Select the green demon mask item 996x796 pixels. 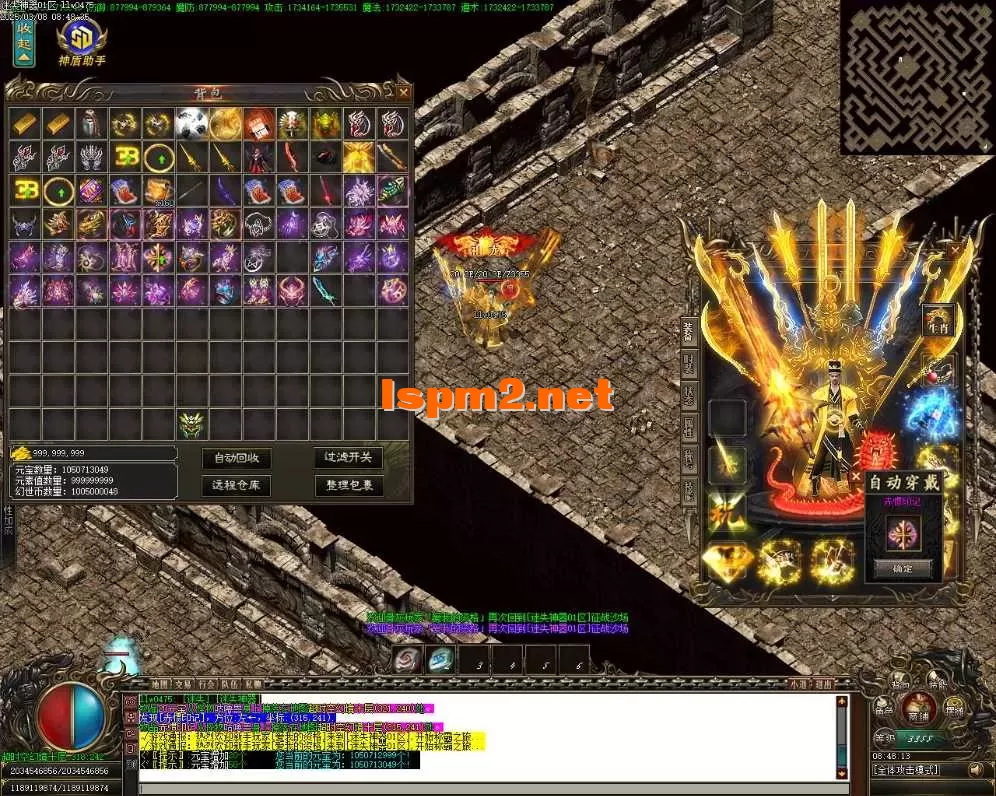click(x=192, y=424)
